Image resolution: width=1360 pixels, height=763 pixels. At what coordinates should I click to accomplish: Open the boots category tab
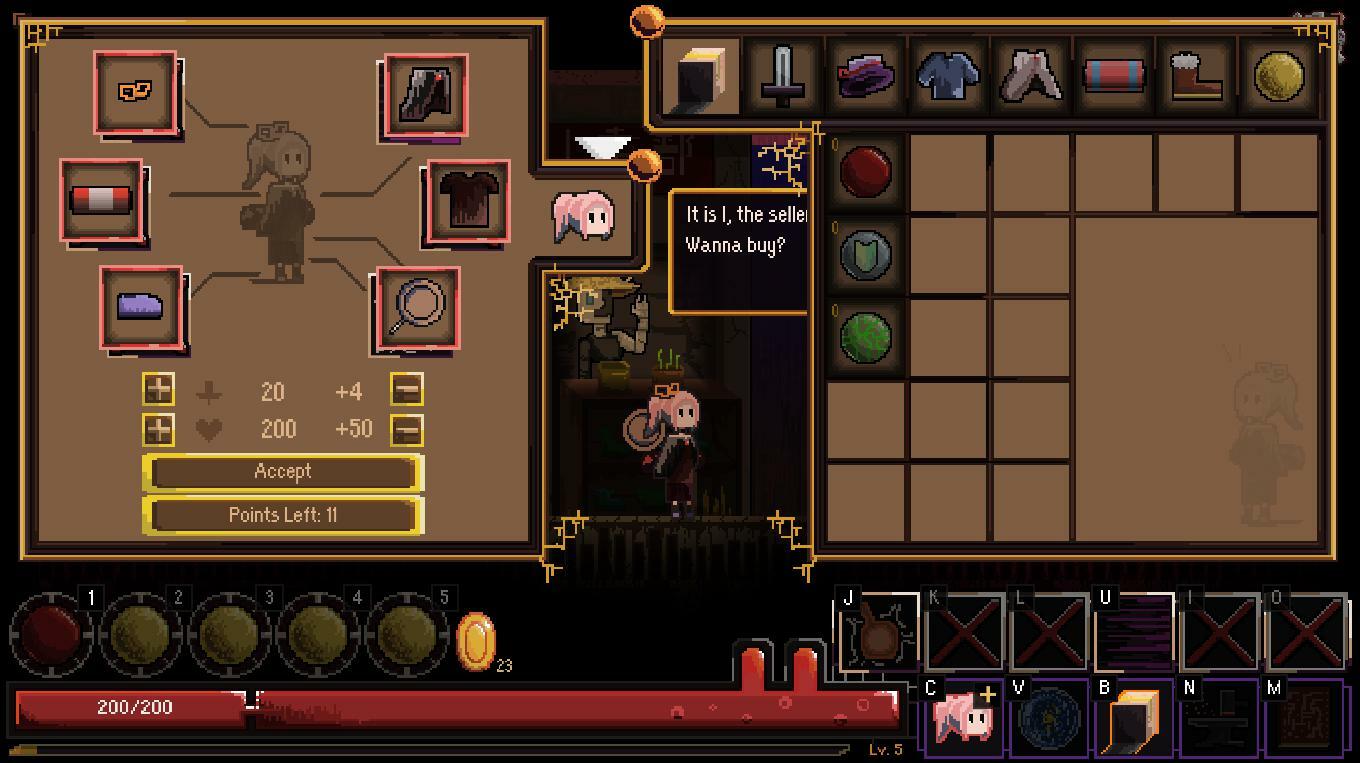pos(1196,76)
